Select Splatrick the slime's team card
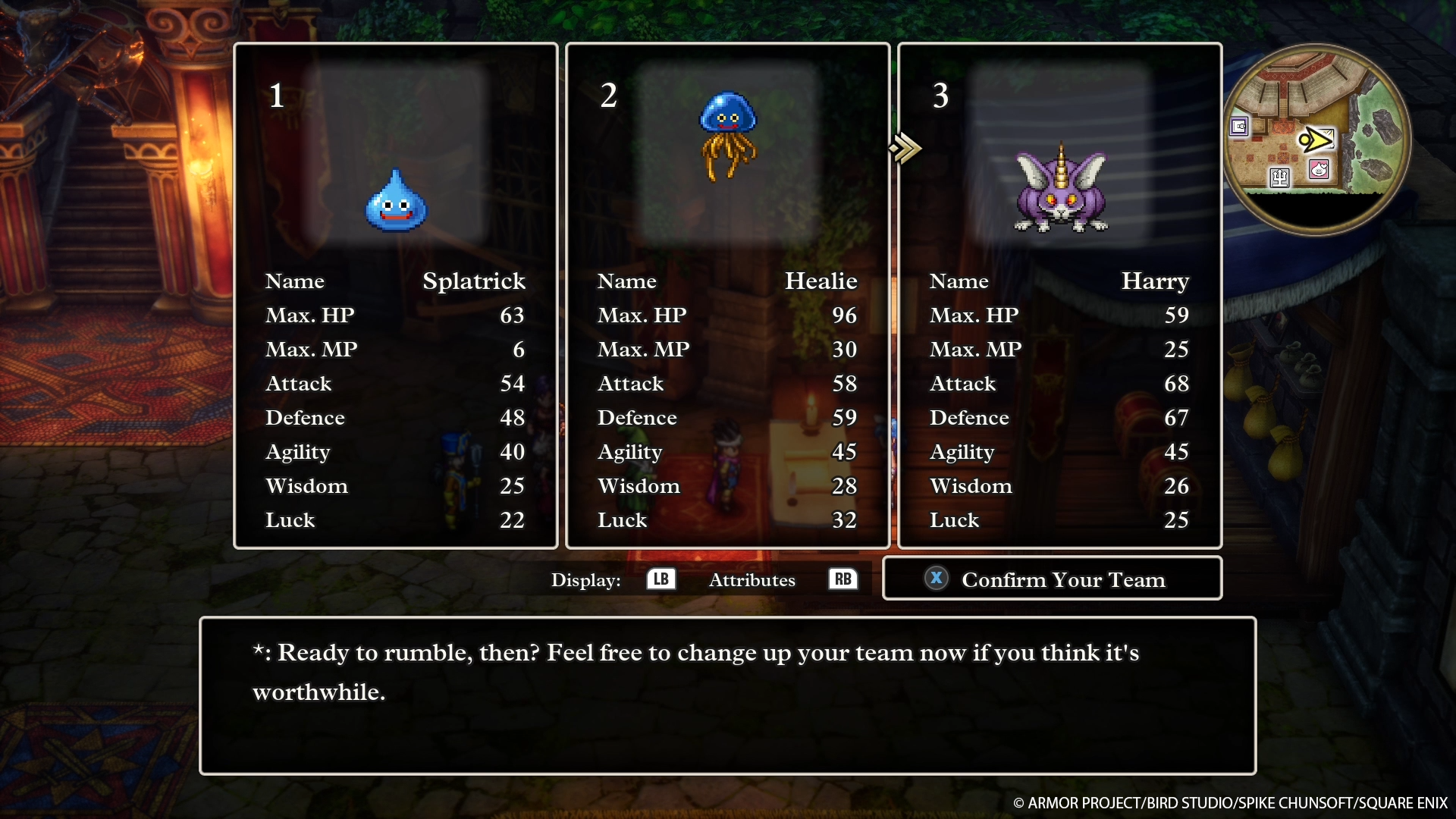 point(395,296)
